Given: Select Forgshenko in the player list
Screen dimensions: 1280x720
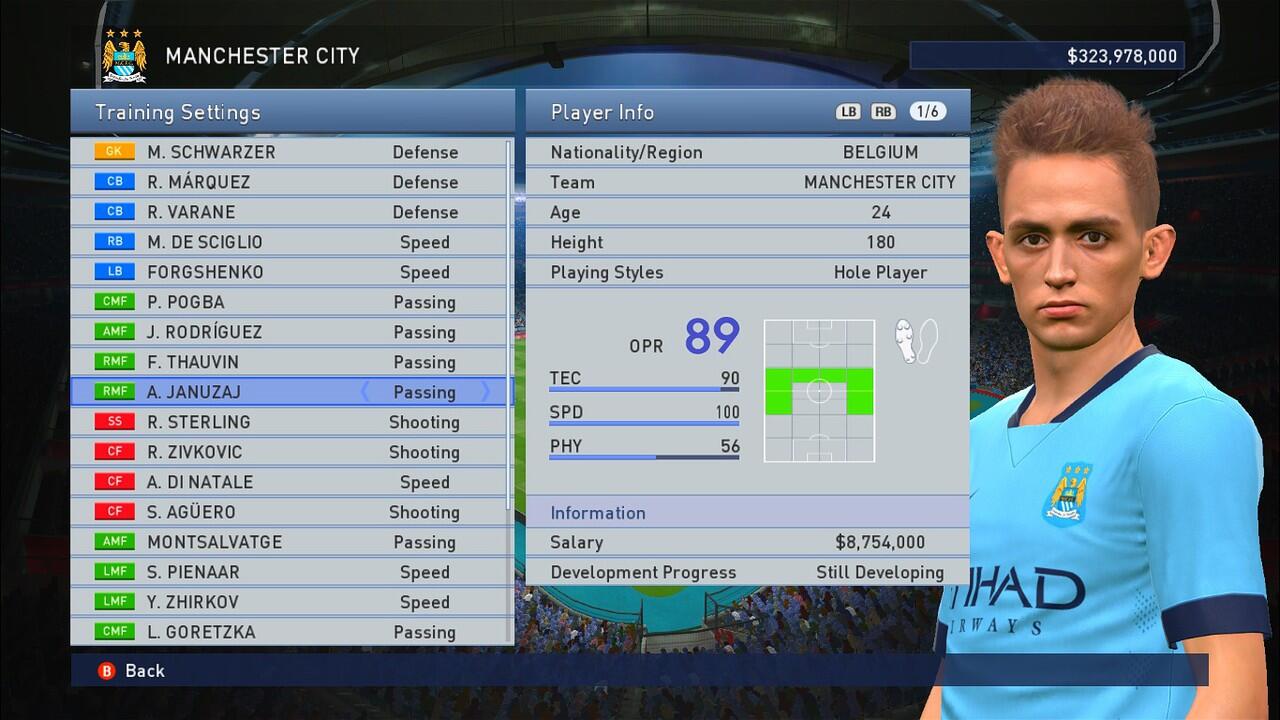Looking at the screenshot, I should click(x=290, y=272).
